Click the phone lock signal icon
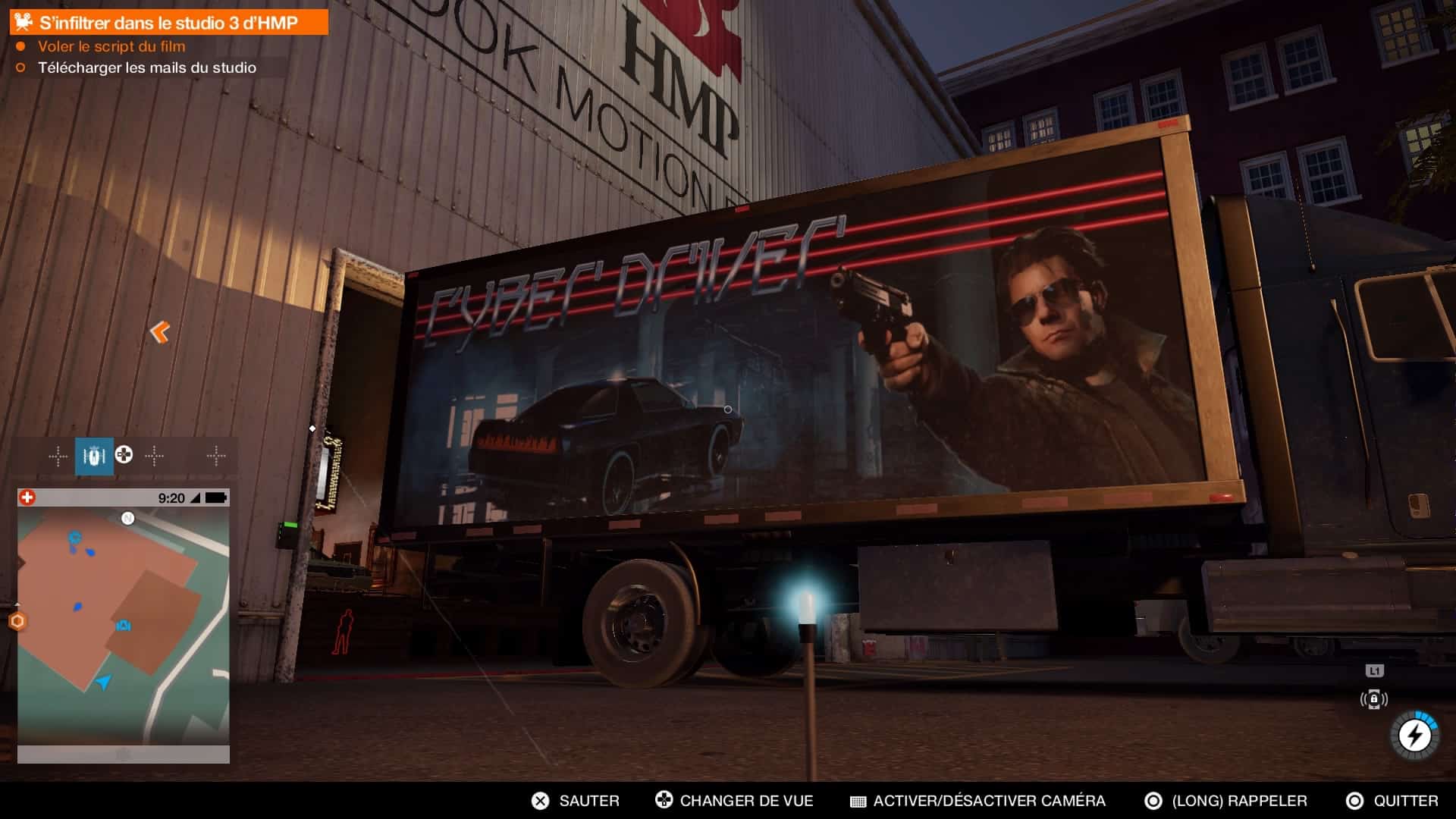This screenshot has height=819, width=1456. point(1373,699)
